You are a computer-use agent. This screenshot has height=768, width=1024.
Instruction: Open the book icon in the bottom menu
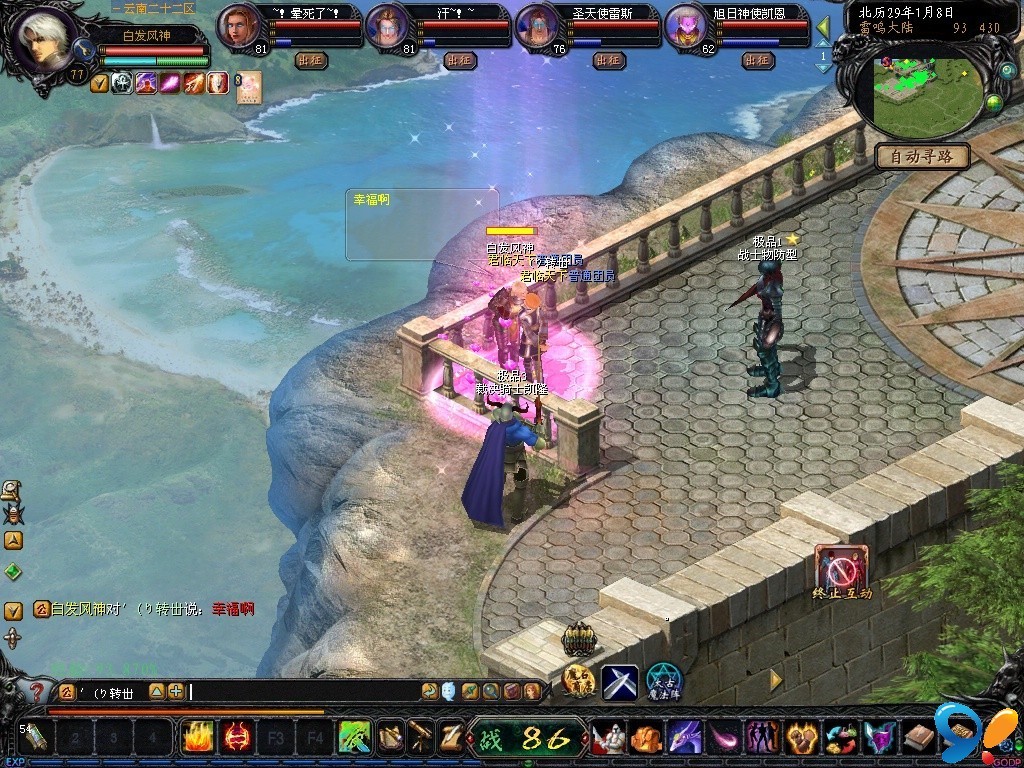[x=918, y=739]
